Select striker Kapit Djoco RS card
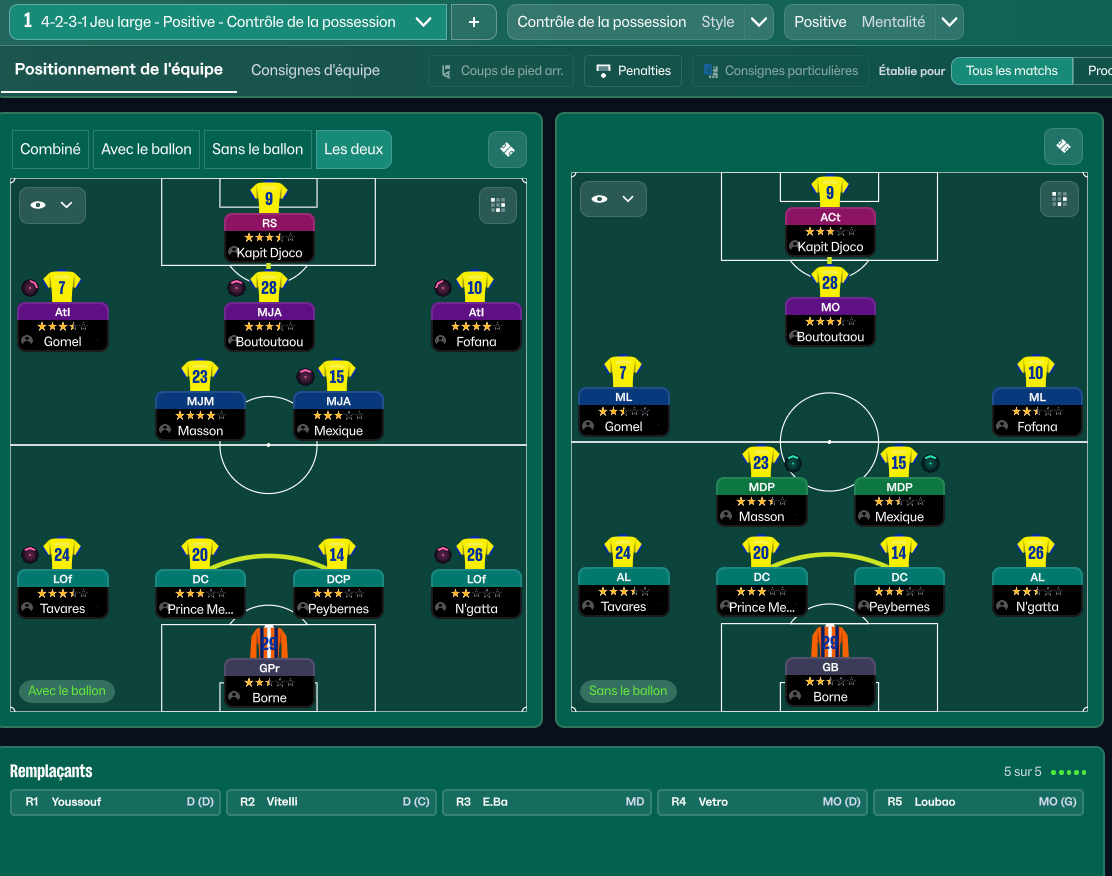The width and height of the screenshot is (1112, 876). [269, 237]
